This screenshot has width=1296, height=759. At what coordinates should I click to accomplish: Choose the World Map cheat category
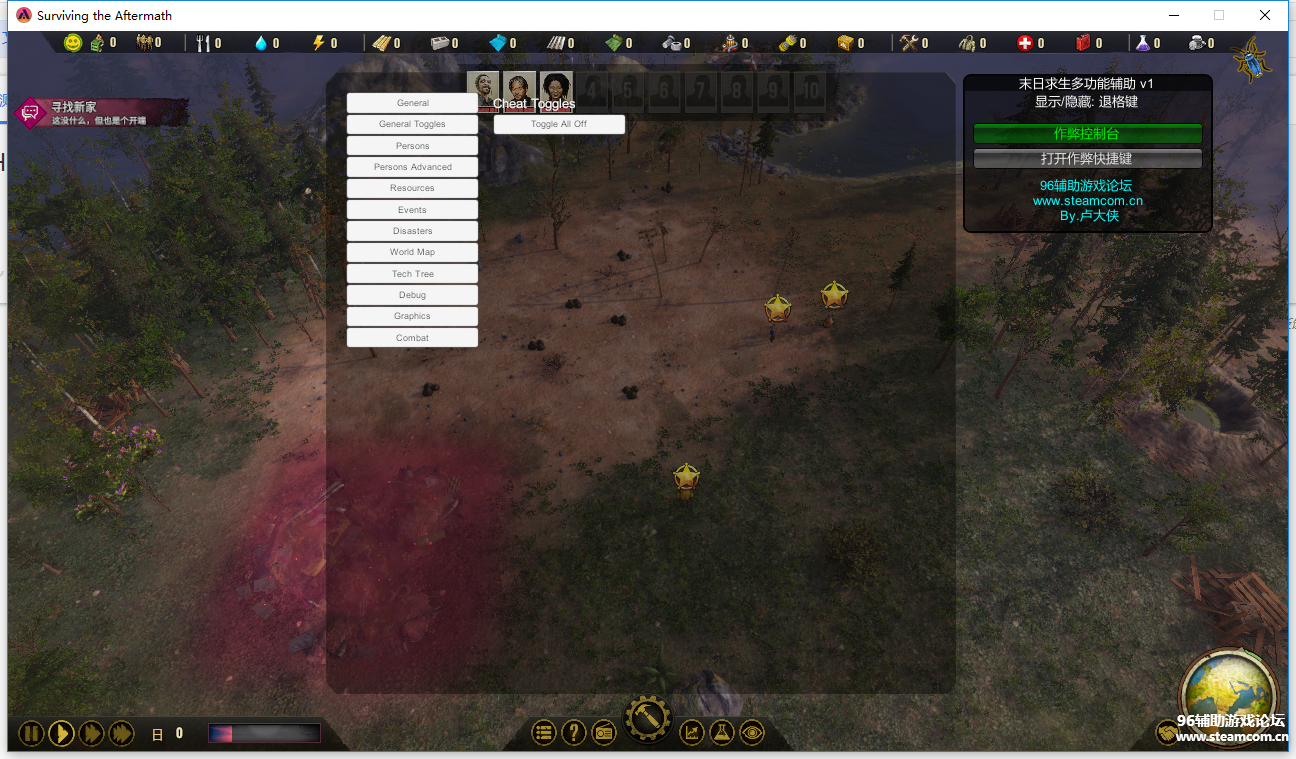(x=412, y=252)
